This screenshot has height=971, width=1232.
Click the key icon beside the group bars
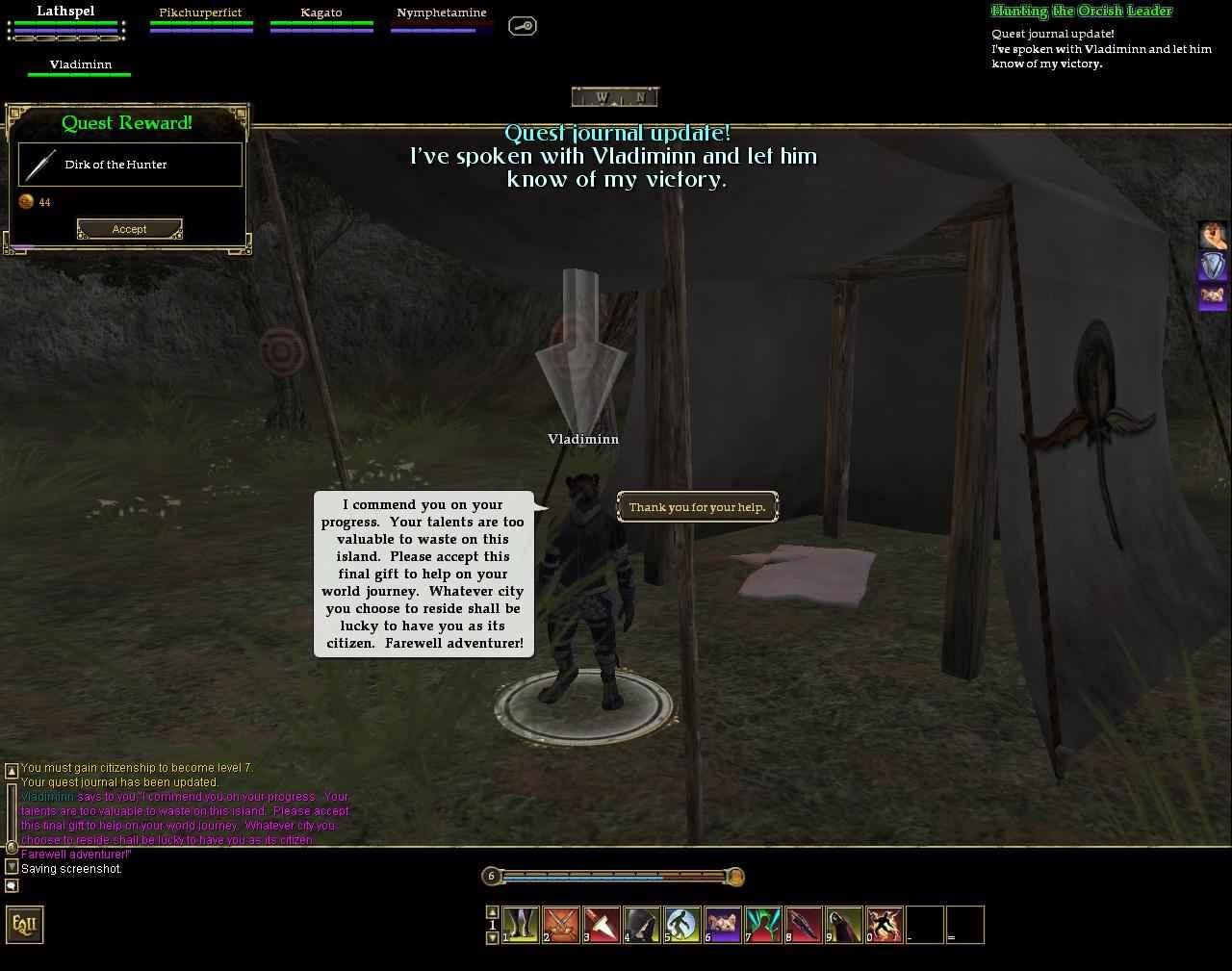522,26
